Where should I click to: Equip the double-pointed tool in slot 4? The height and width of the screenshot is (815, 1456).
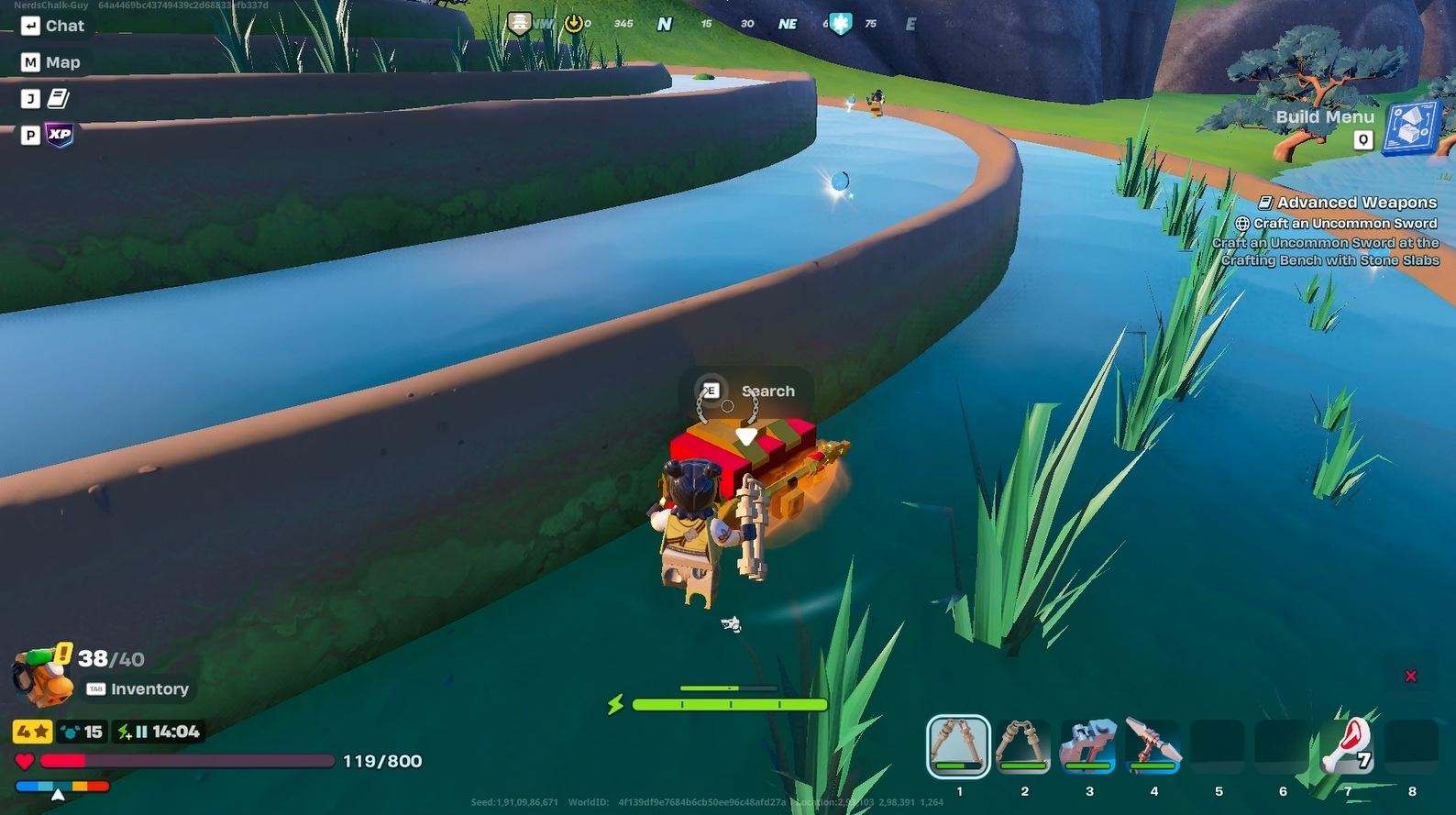coord(1153,745)
